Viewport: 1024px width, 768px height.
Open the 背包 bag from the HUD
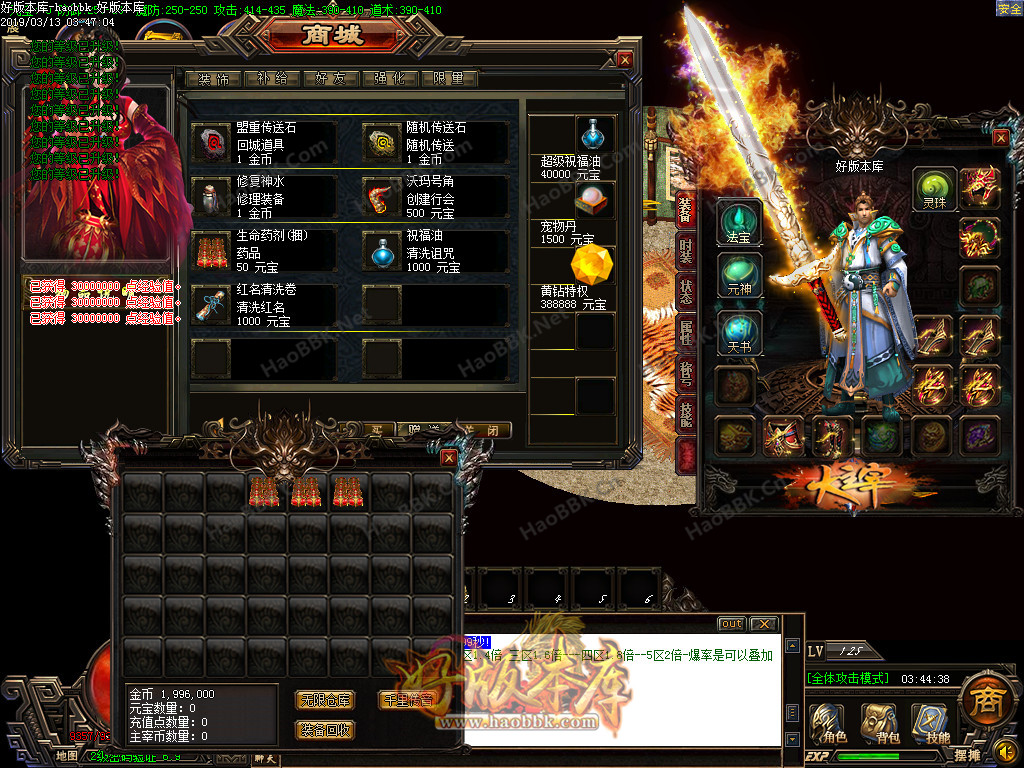pos(880,724)
